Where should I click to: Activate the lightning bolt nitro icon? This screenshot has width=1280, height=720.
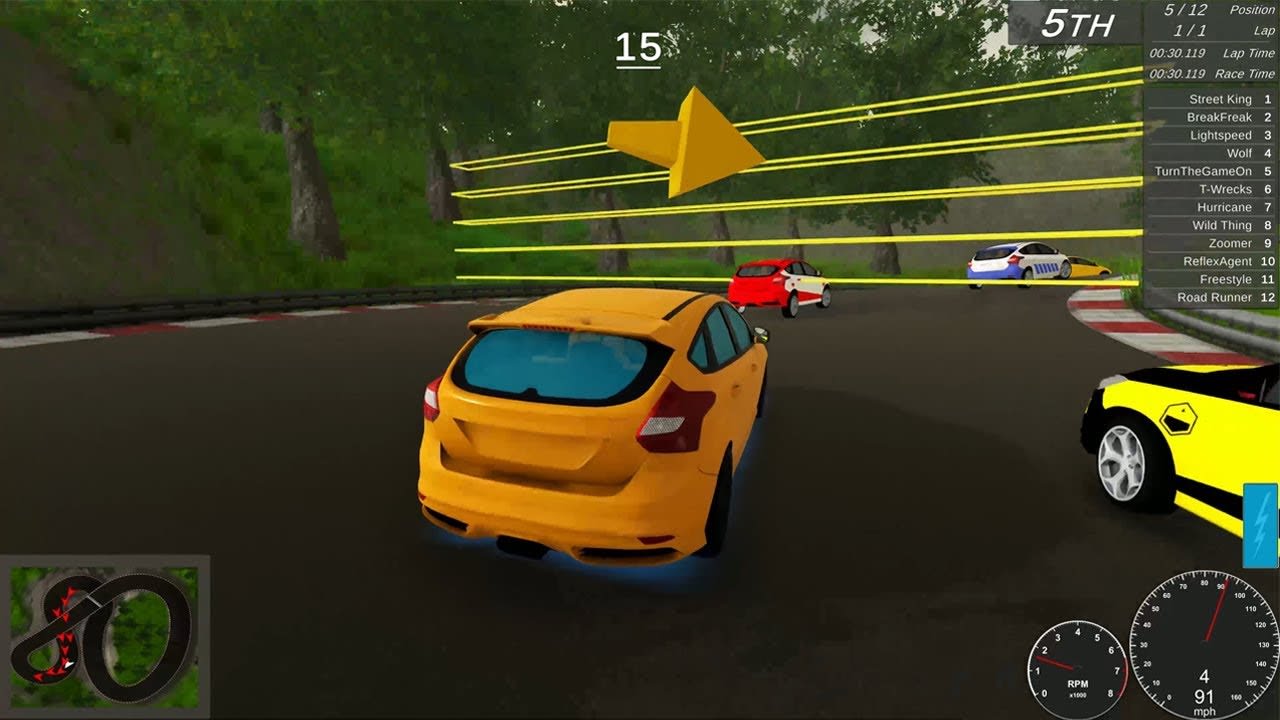coord(1260,525)
